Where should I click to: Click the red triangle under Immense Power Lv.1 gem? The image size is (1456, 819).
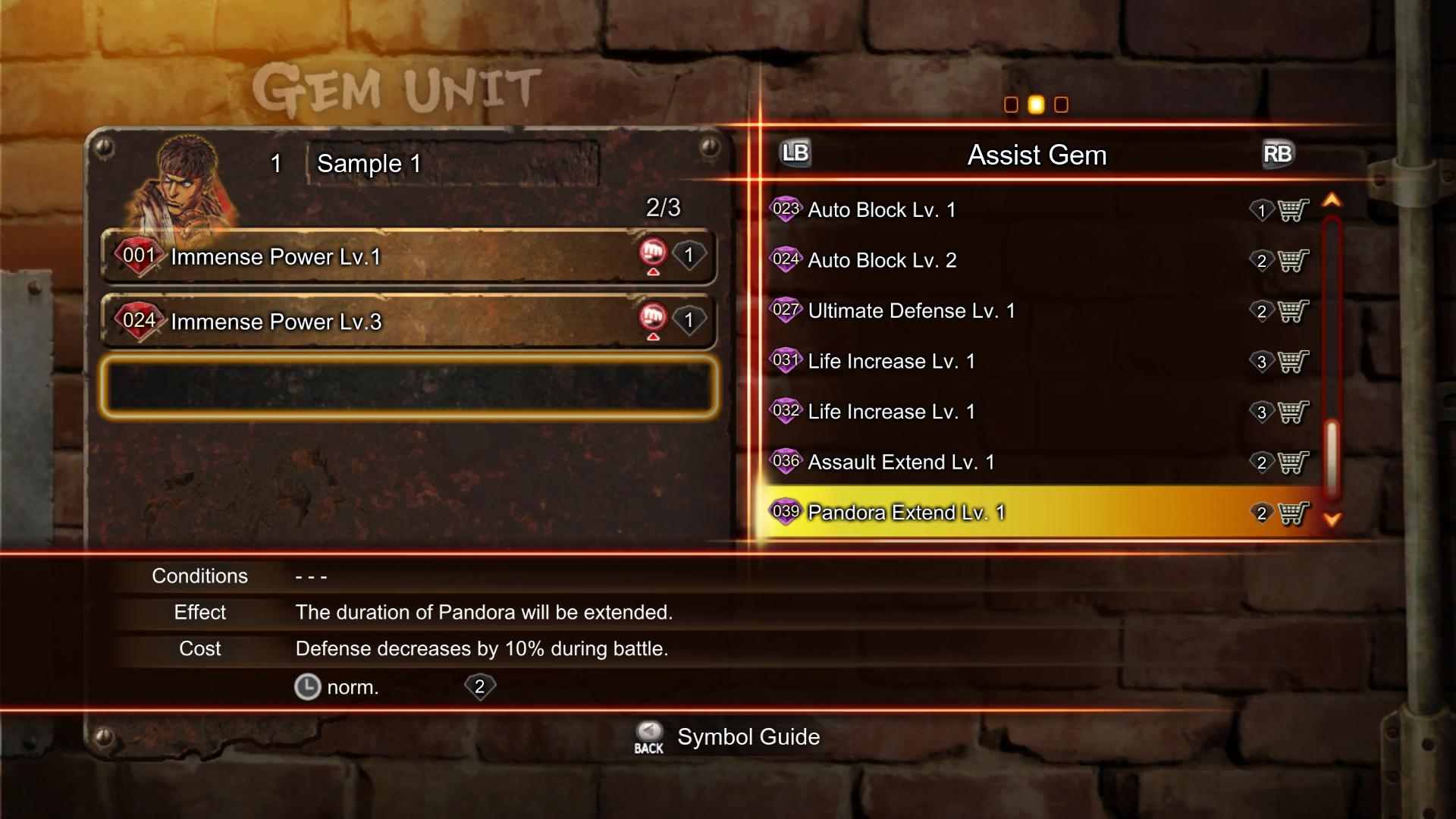654,271
